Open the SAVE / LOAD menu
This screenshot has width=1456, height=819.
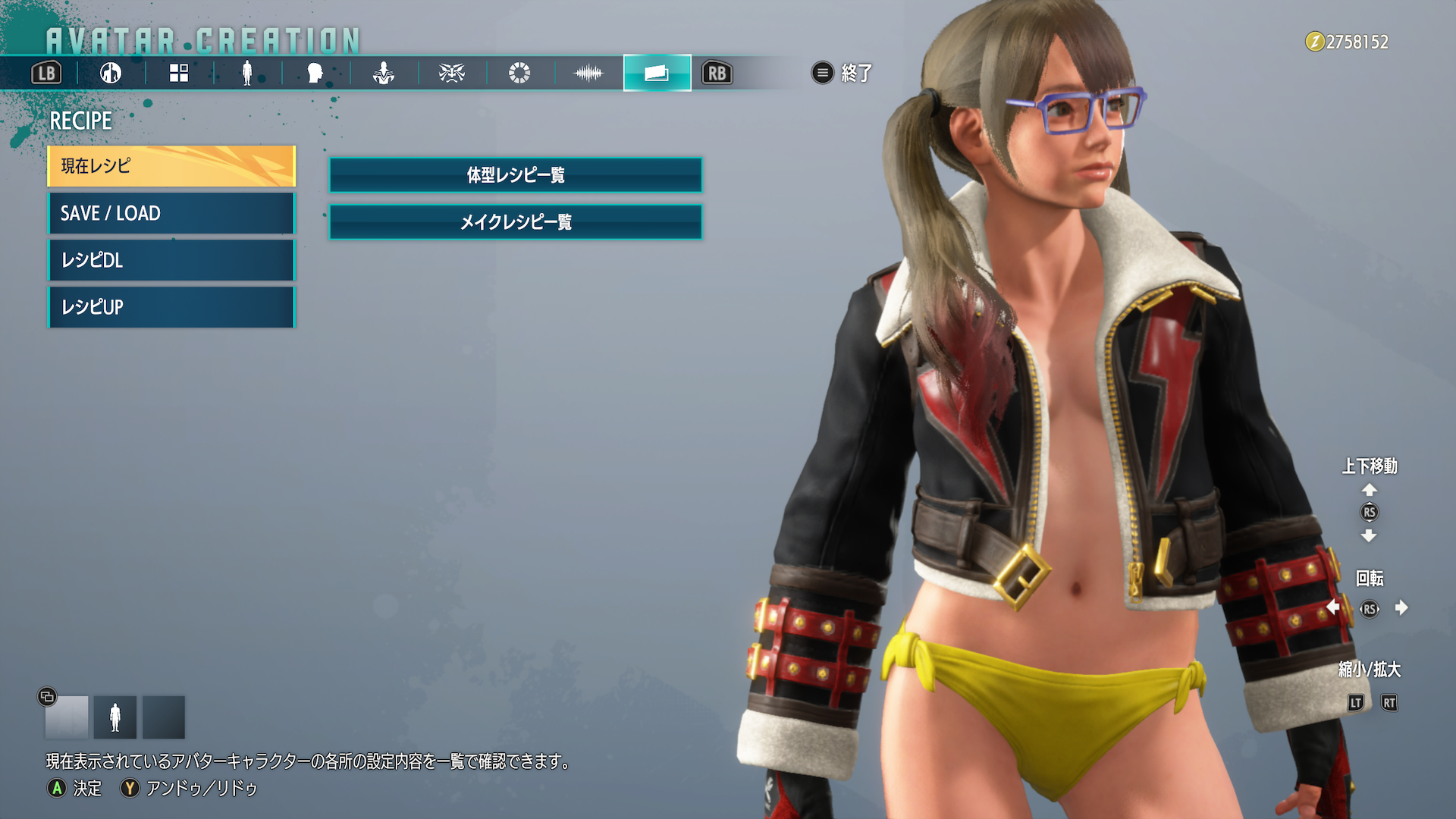pyautogui.click(x=171, y=213)
